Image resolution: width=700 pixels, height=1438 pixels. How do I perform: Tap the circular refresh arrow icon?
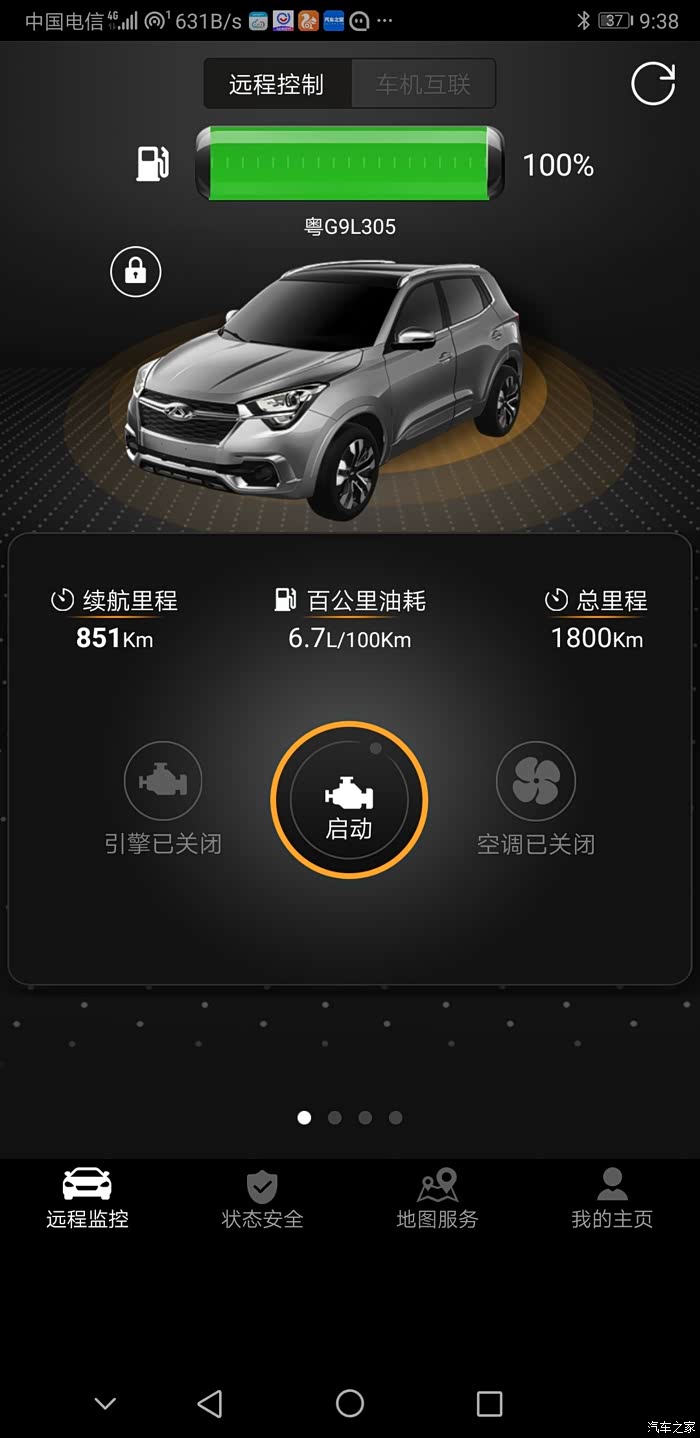click(x=653, y=84)
